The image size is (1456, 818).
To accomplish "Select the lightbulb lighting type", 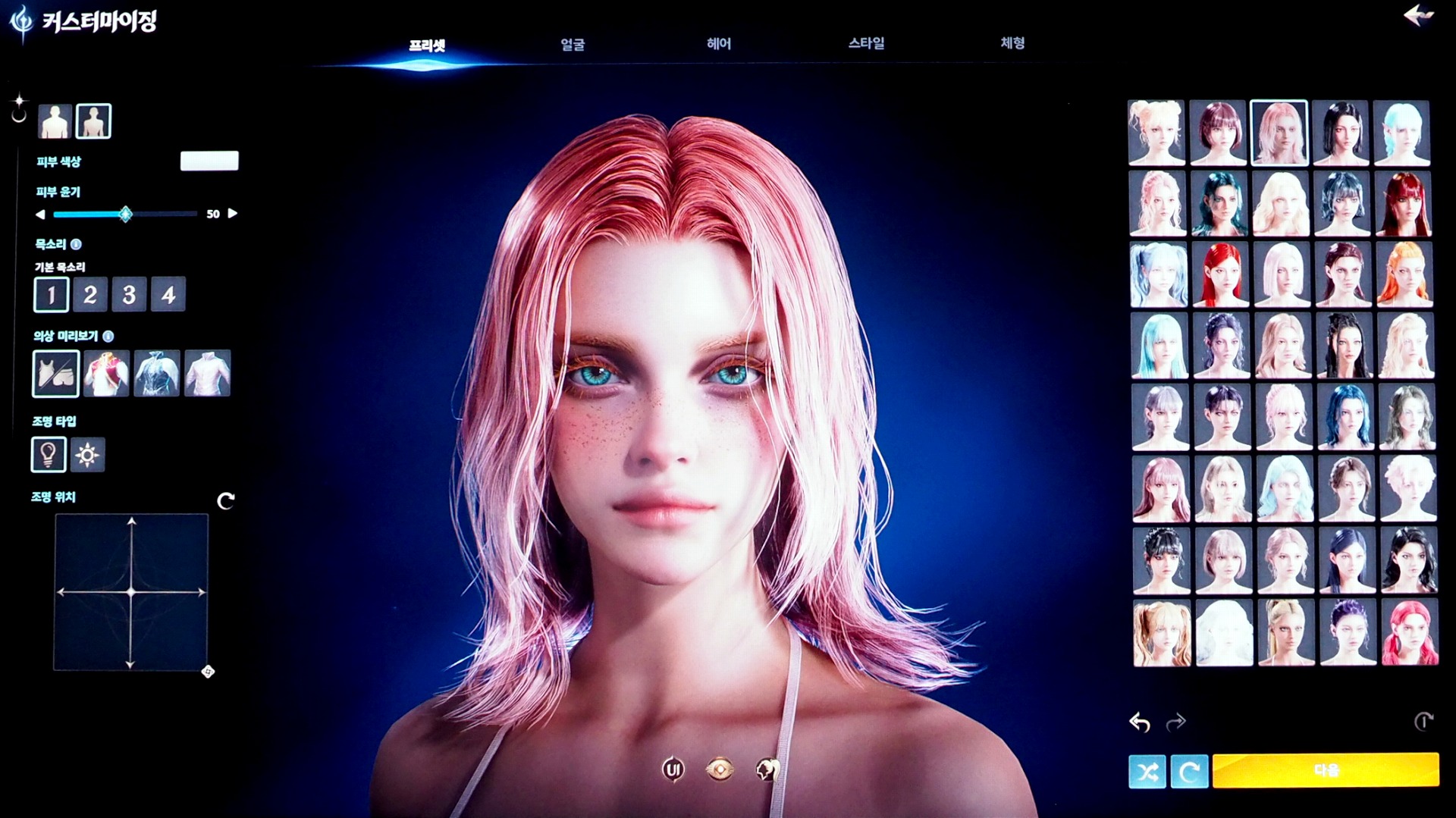I will pos(48,455).
